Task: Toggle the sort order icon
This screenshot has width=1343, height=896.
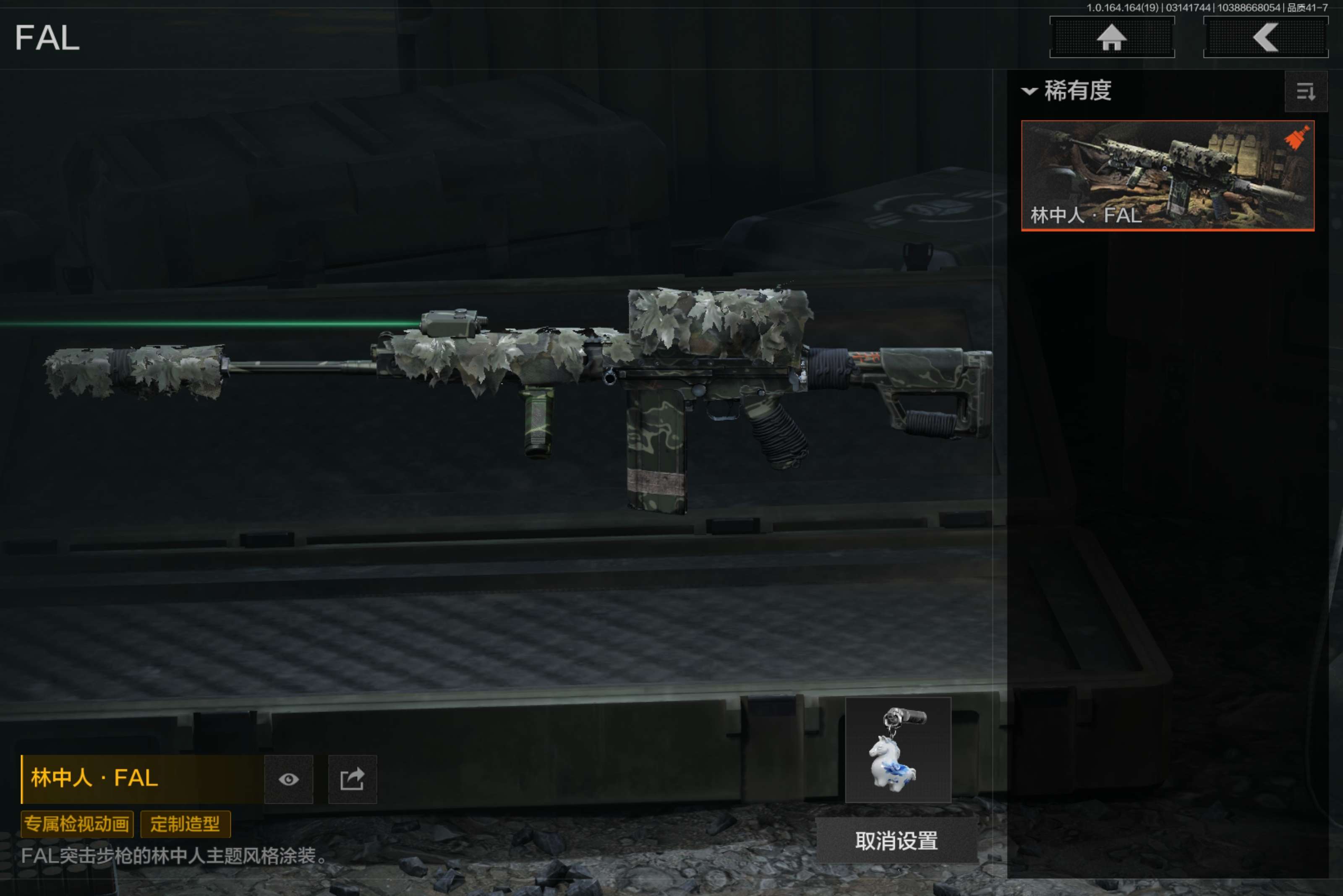Action: point(1305,91)
